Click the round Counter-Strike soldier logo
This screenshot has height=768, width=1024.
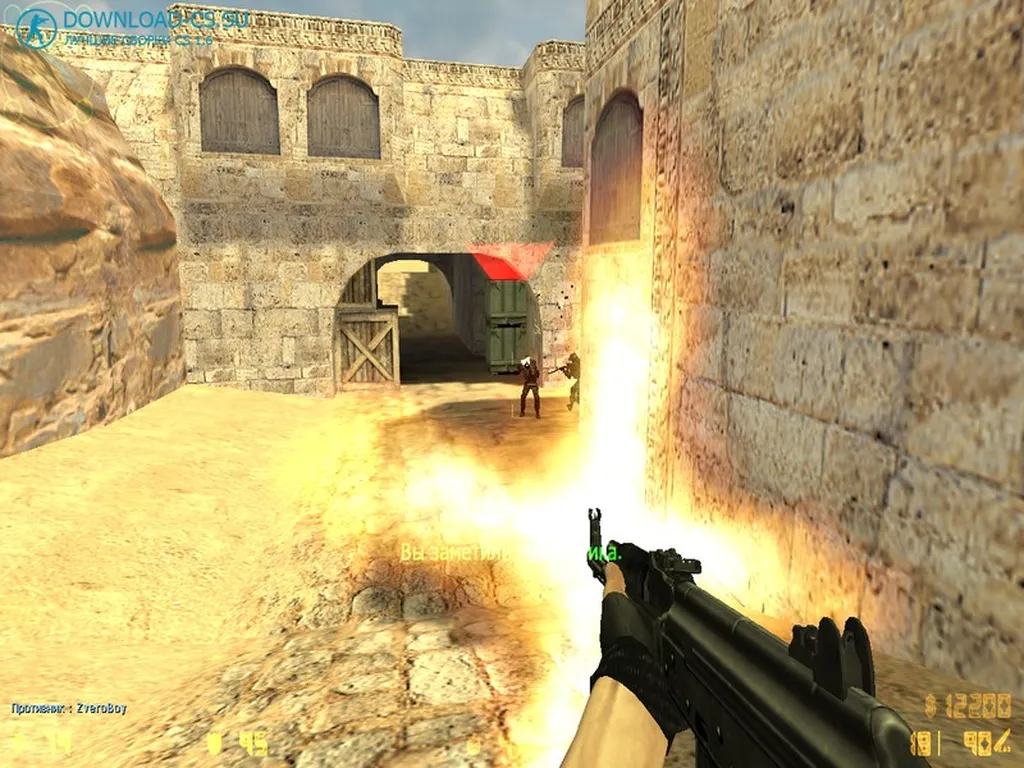click(37, 29)
